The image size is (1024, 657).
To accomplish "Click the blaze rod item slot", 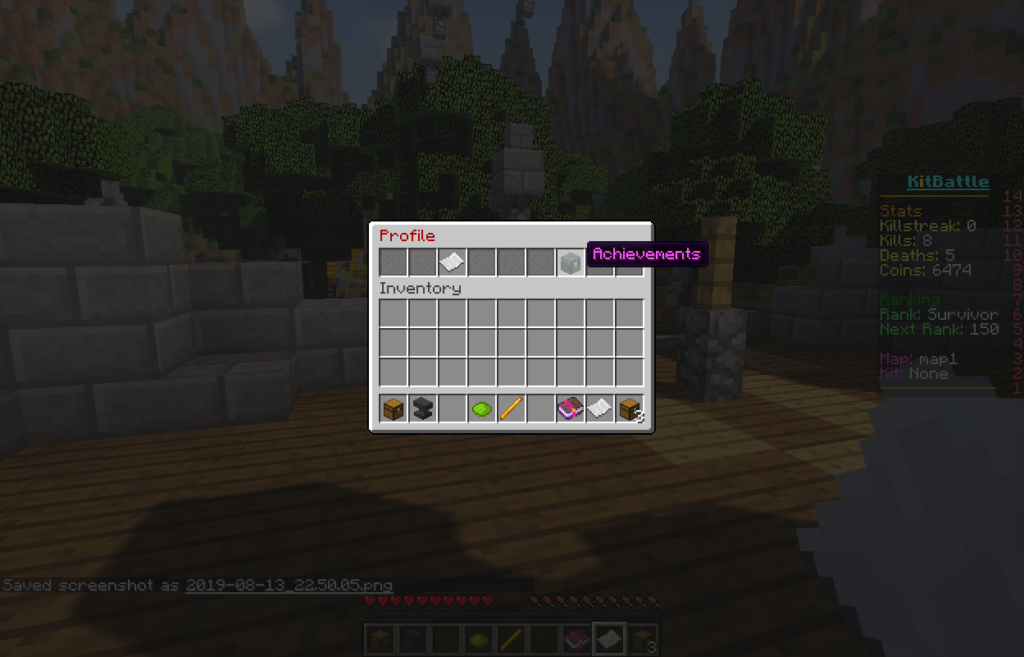I will [511, 408].
